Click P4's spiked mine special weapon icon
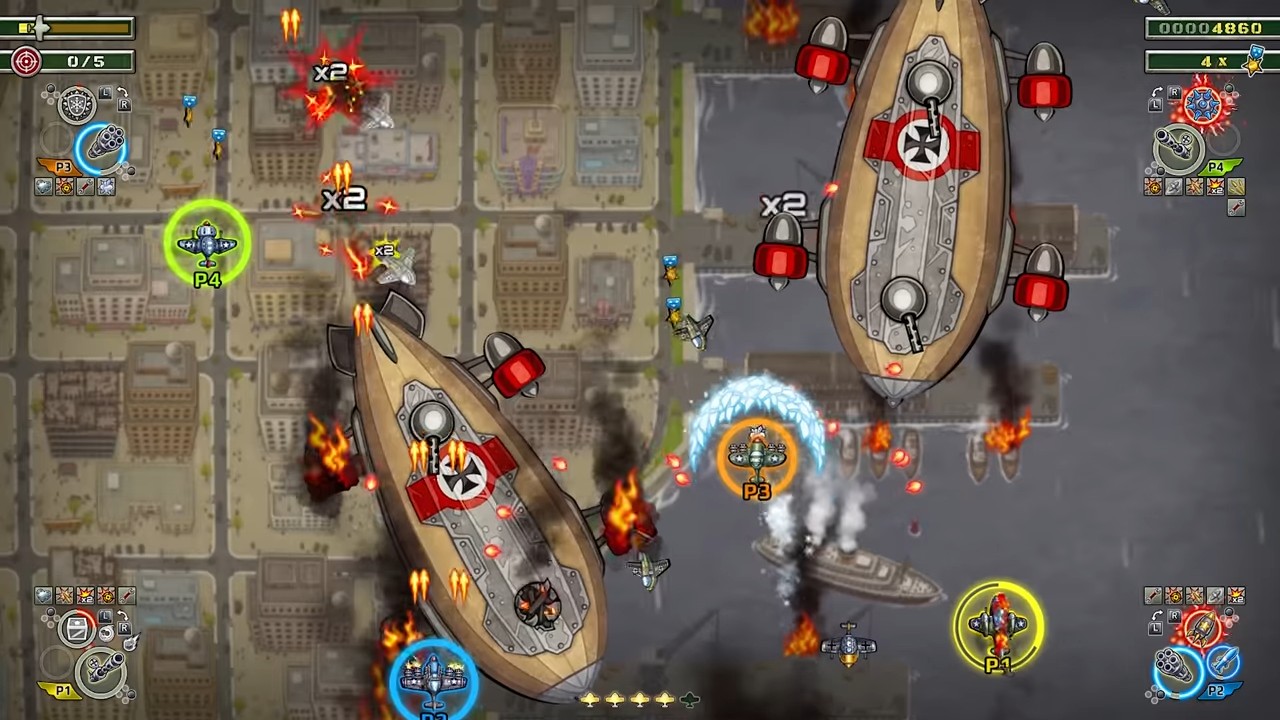The height and width of the screenshot is (720, 1280). click(1202, 104)
